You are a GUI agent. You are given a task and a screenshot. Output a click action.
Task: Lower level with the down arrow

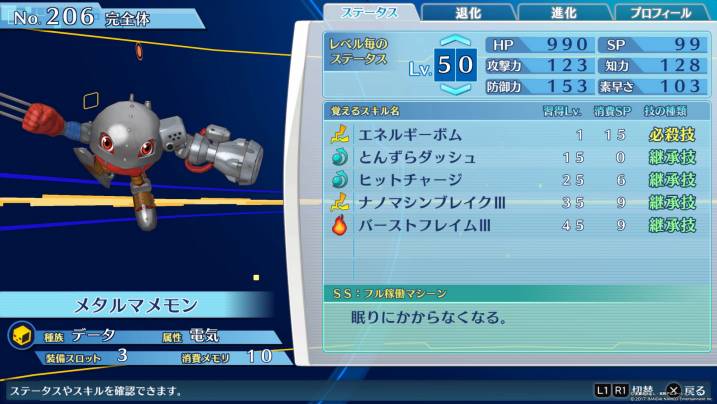coord(455,89)
